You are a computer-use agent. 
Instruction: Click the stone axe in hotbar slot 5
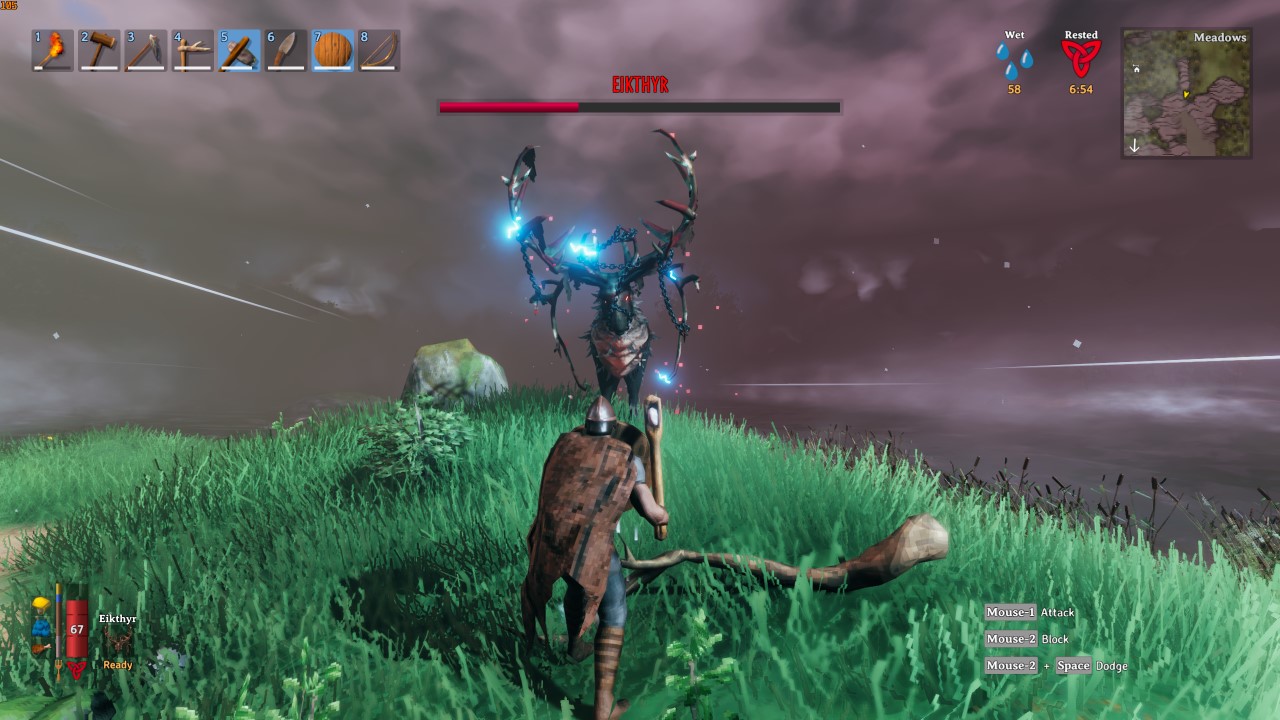(239, 50)
